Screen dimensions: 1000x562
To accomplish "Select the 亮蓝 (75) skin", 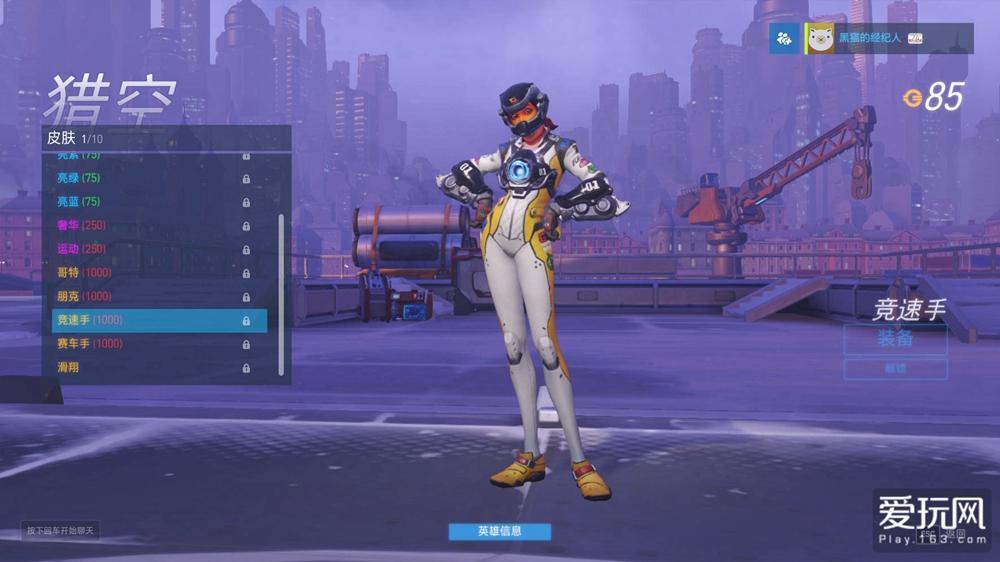I will point(150,202).
